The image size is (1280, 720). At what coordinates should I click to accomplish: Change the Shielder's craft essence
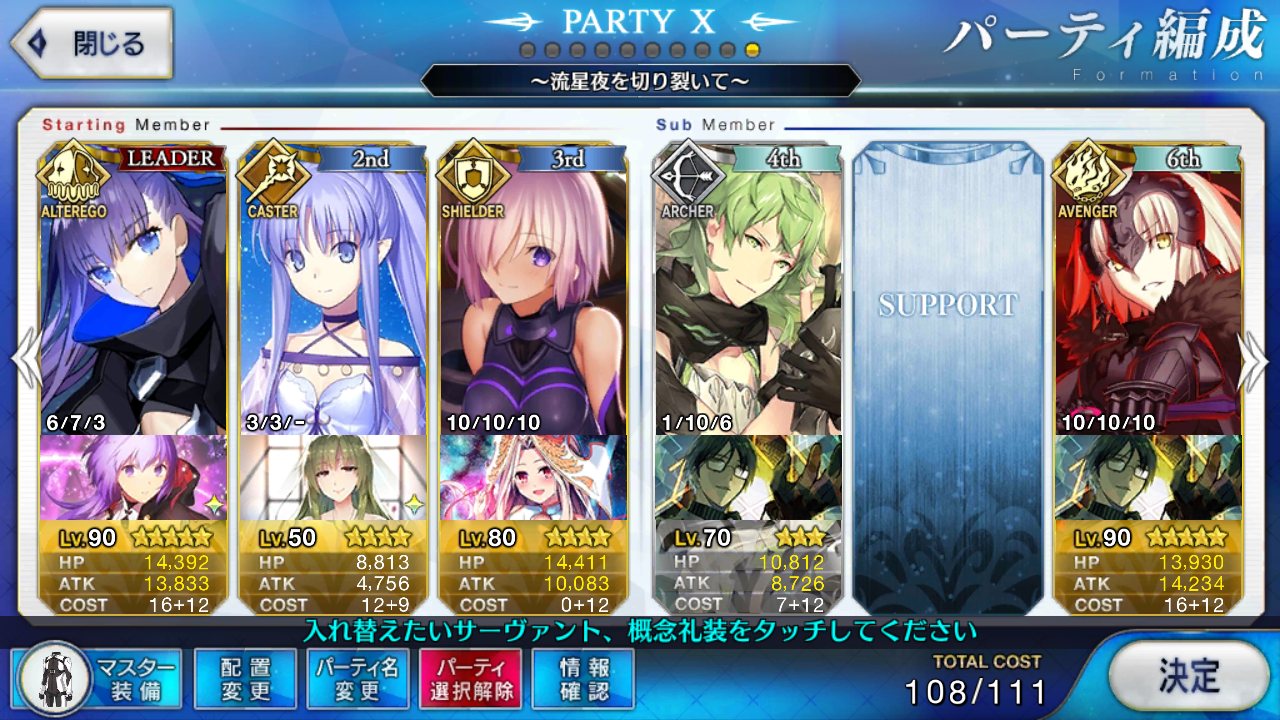pyautogui.click(x=533, y=477)
